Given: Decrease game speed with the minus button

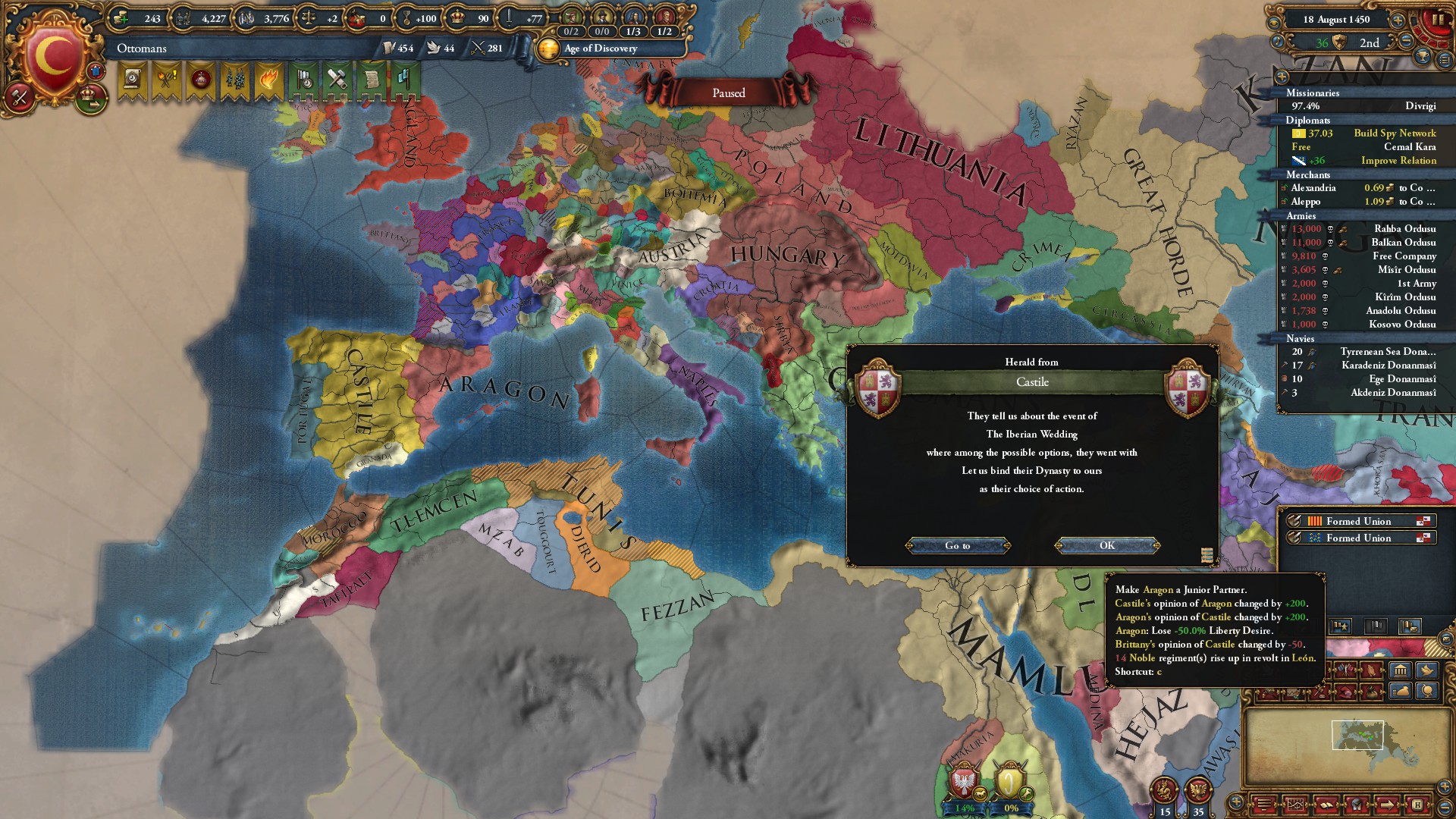Looking at the screenshot, I should pyautogui.click(x=1405, y=42).
